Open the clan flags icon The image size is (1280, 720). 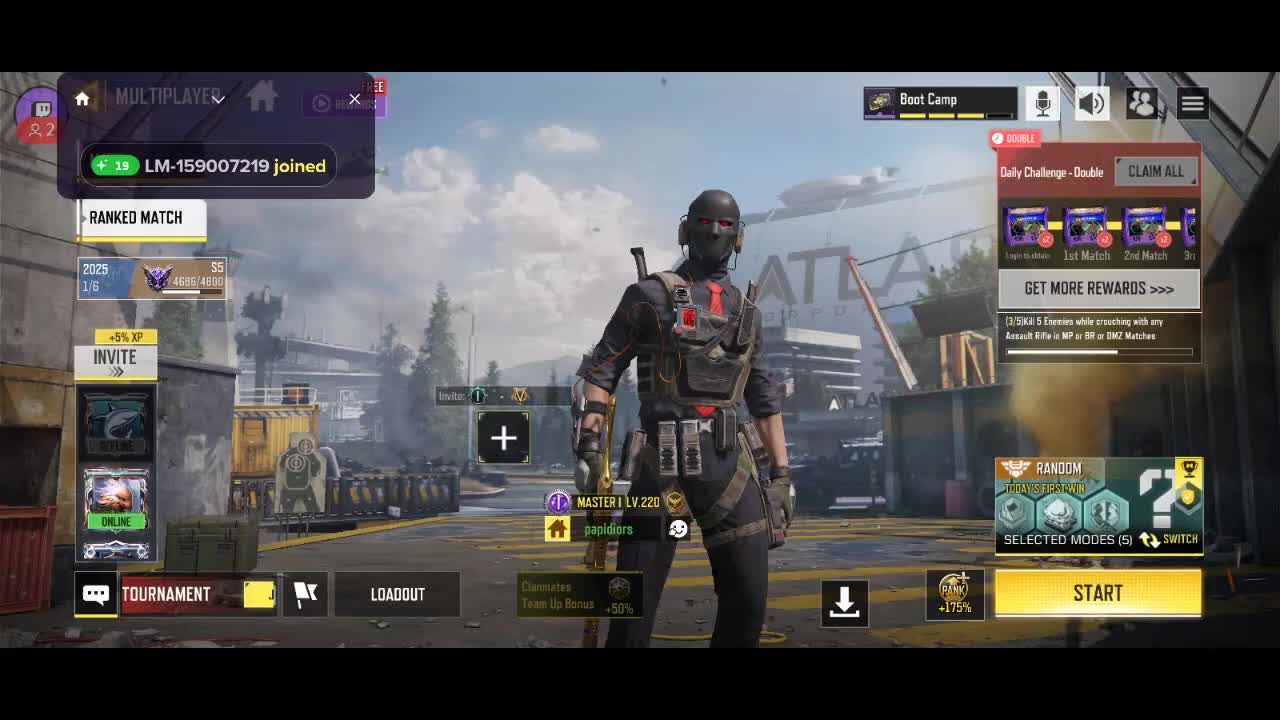(x=305, y=594)
